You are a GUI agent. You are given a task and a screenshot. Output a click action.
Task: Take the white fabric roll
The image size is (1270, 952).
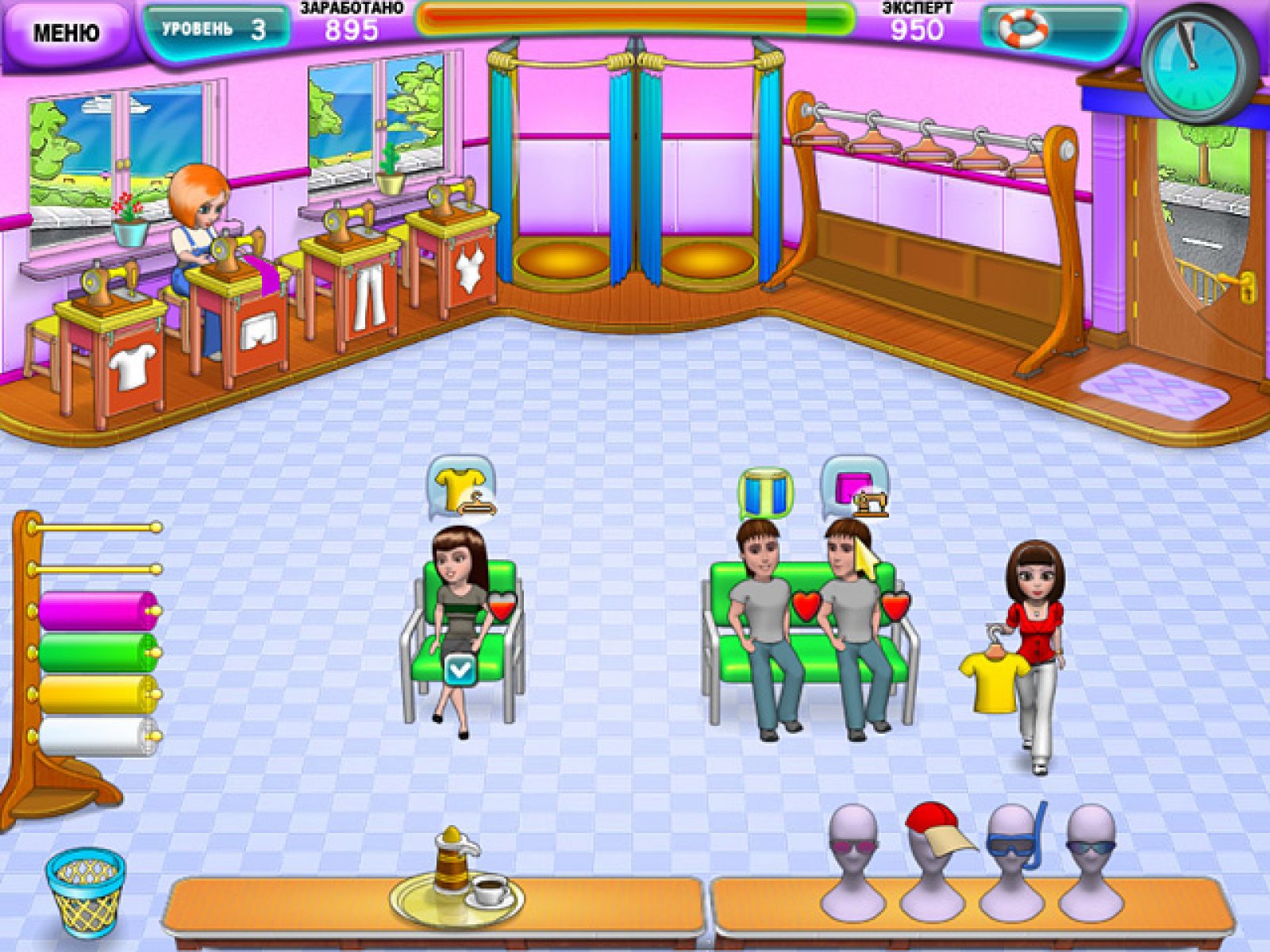(x=98, y=736)
